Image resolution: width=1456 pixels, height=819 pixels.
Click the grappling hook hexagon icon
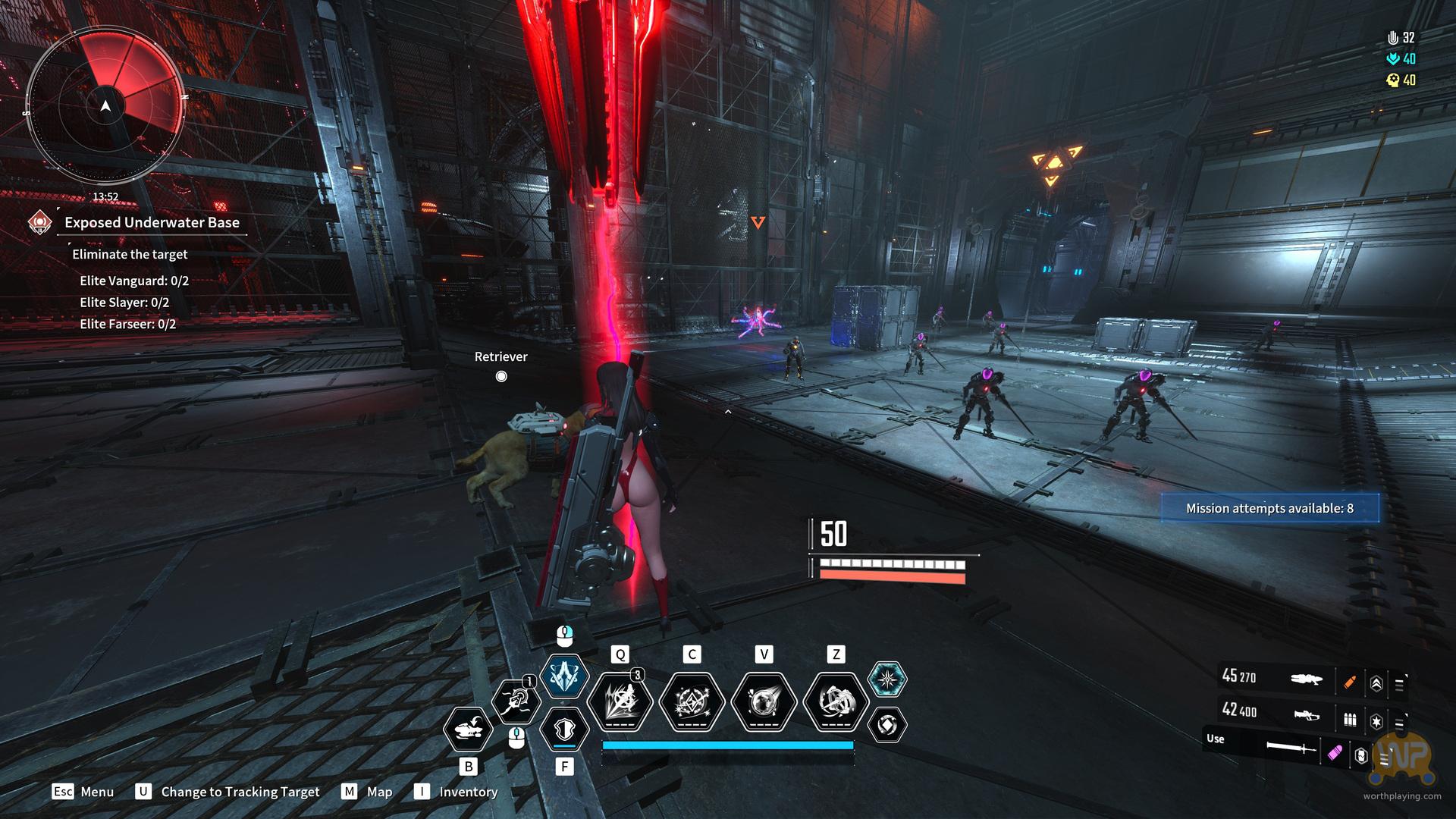pyautogui.click(x=516, y=701)
